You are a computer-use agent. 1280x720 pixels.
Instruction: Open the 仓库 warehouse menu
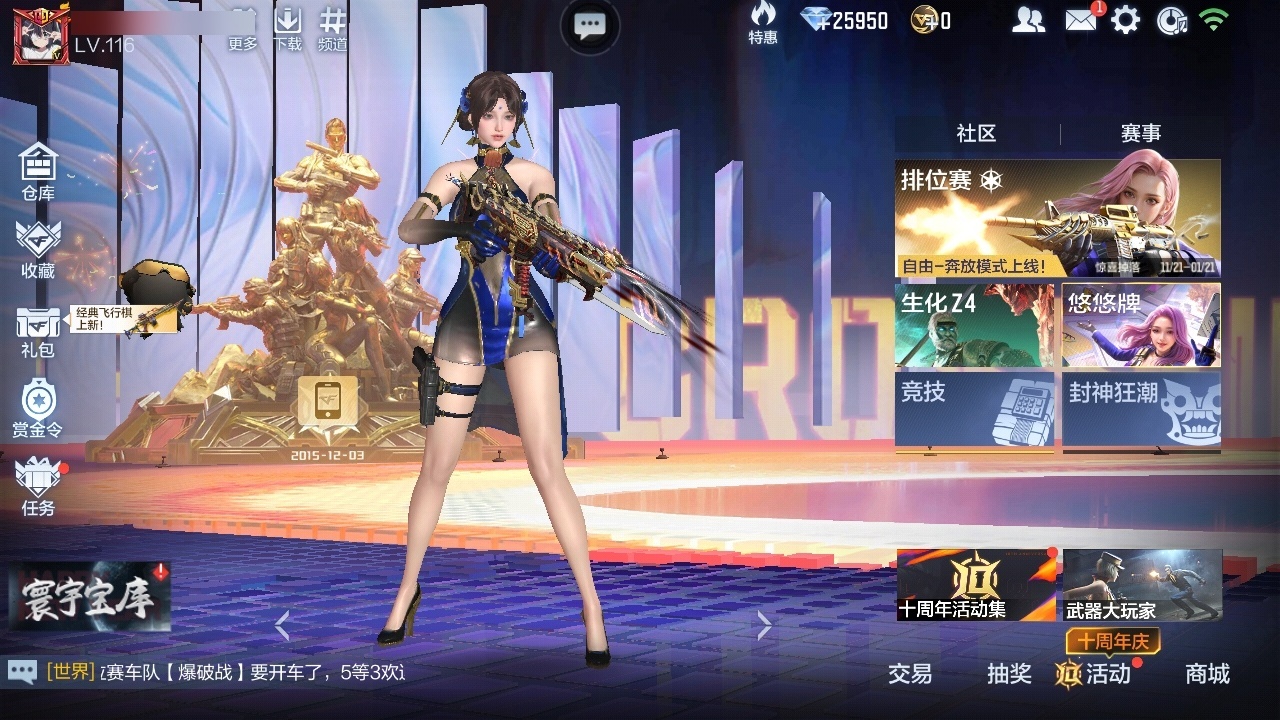coord(38,170)
